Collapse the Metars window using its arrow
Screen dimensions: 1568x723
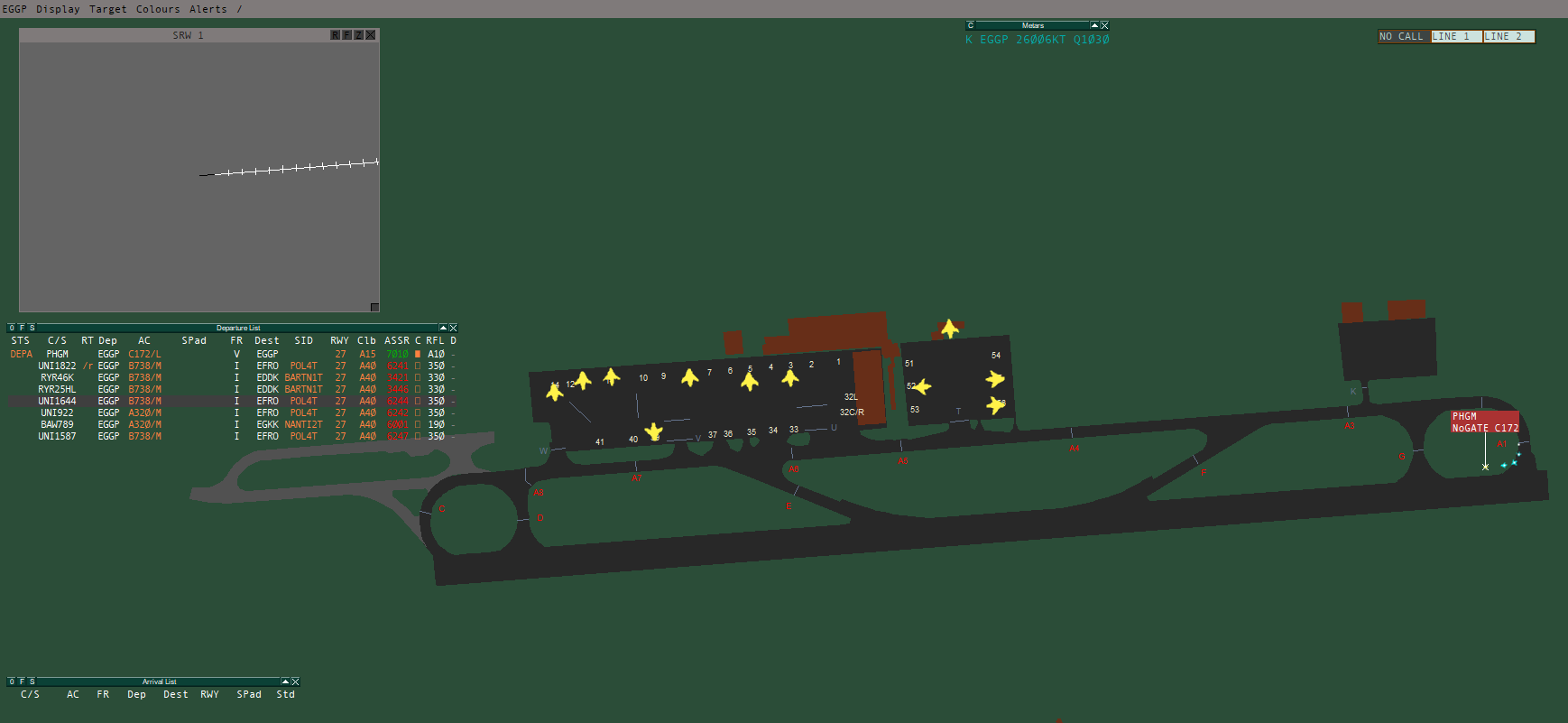coord(1094,24)
